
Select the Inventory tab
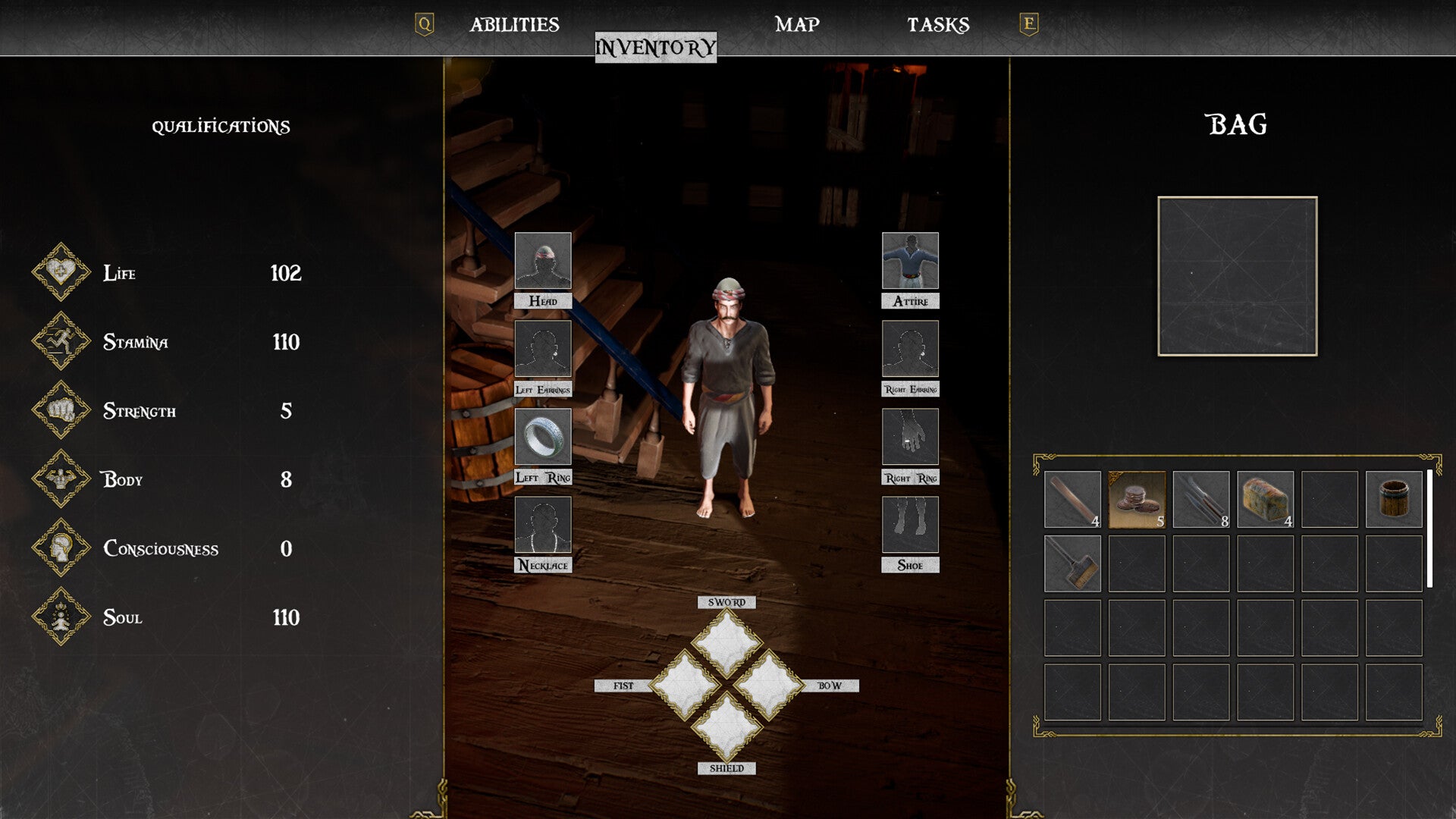(x=655, y=48)
